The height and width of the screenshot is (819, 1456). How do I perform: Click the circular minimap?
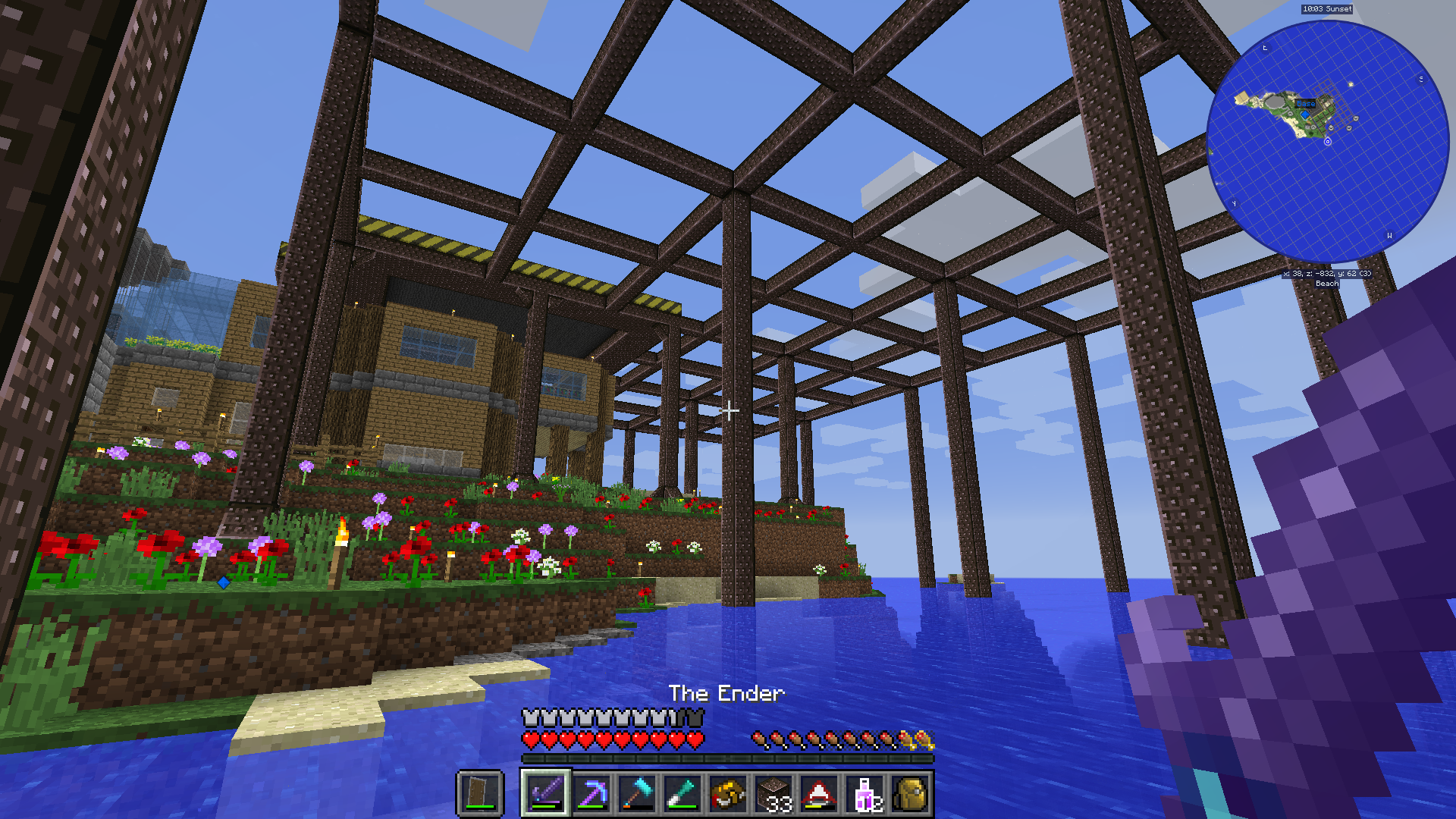[x=1327, y=142]
